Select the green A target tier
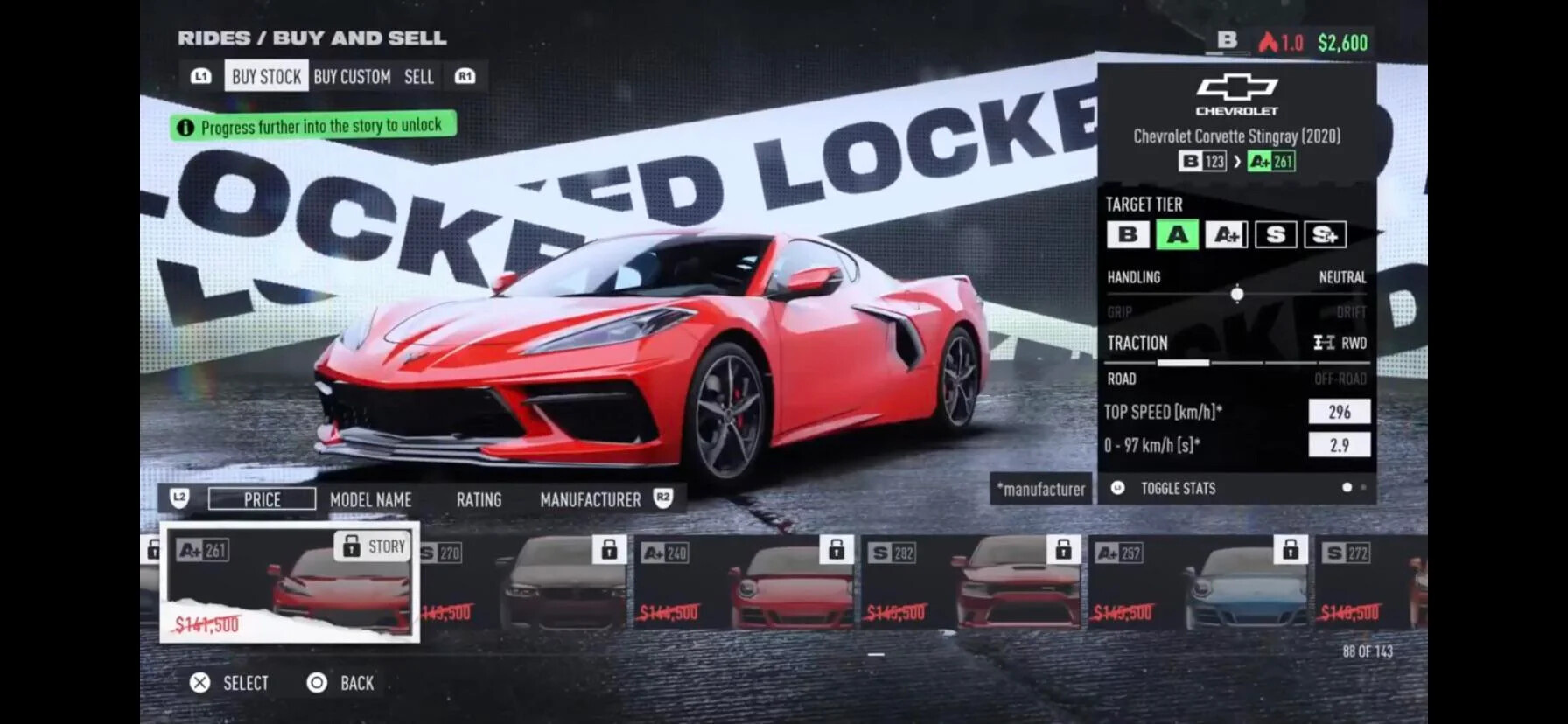The height and width of the screenshot is (724, 1568). click(x=1177, y=234)
